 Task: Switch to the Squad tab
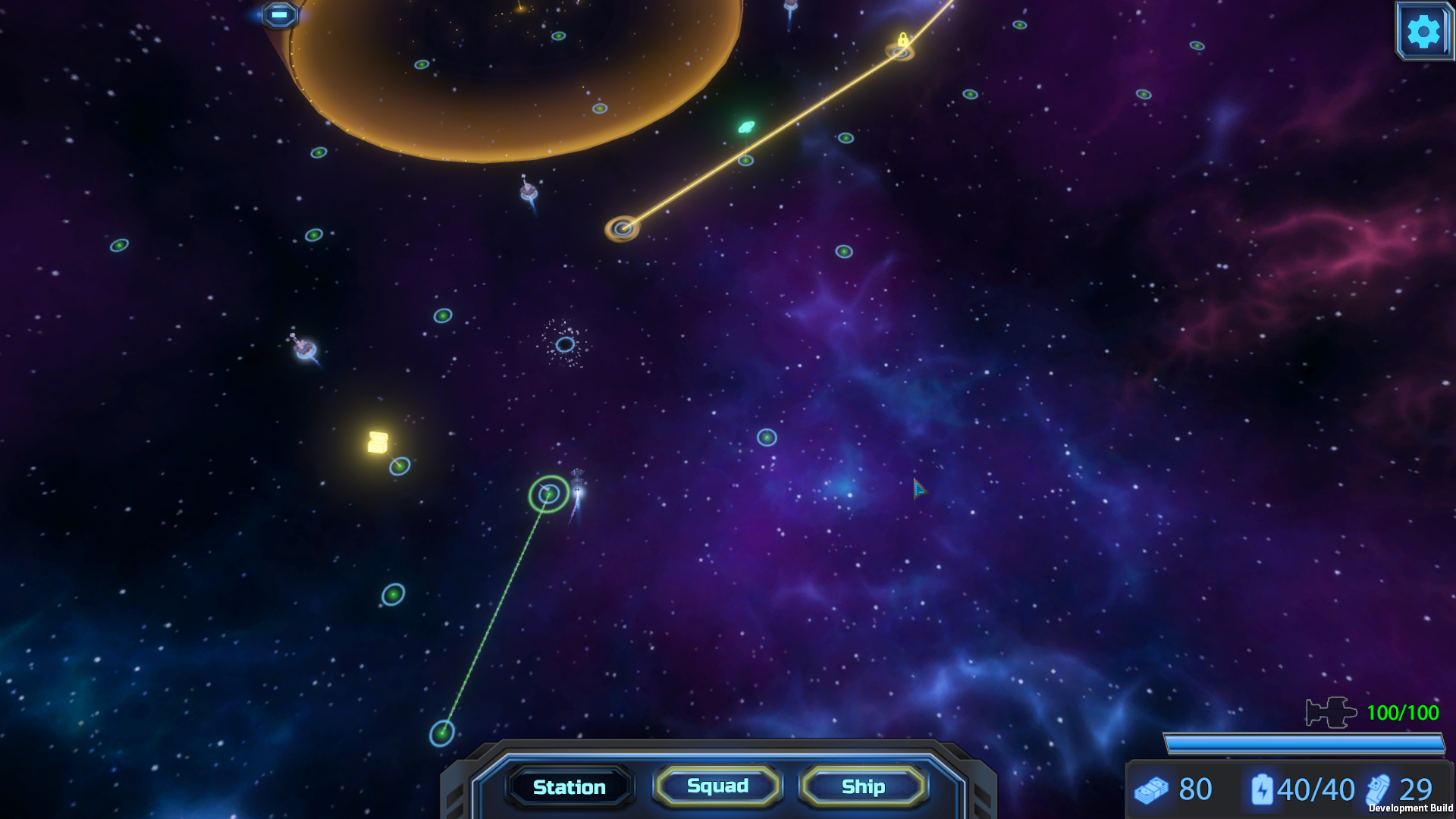[x=716, y=786]
